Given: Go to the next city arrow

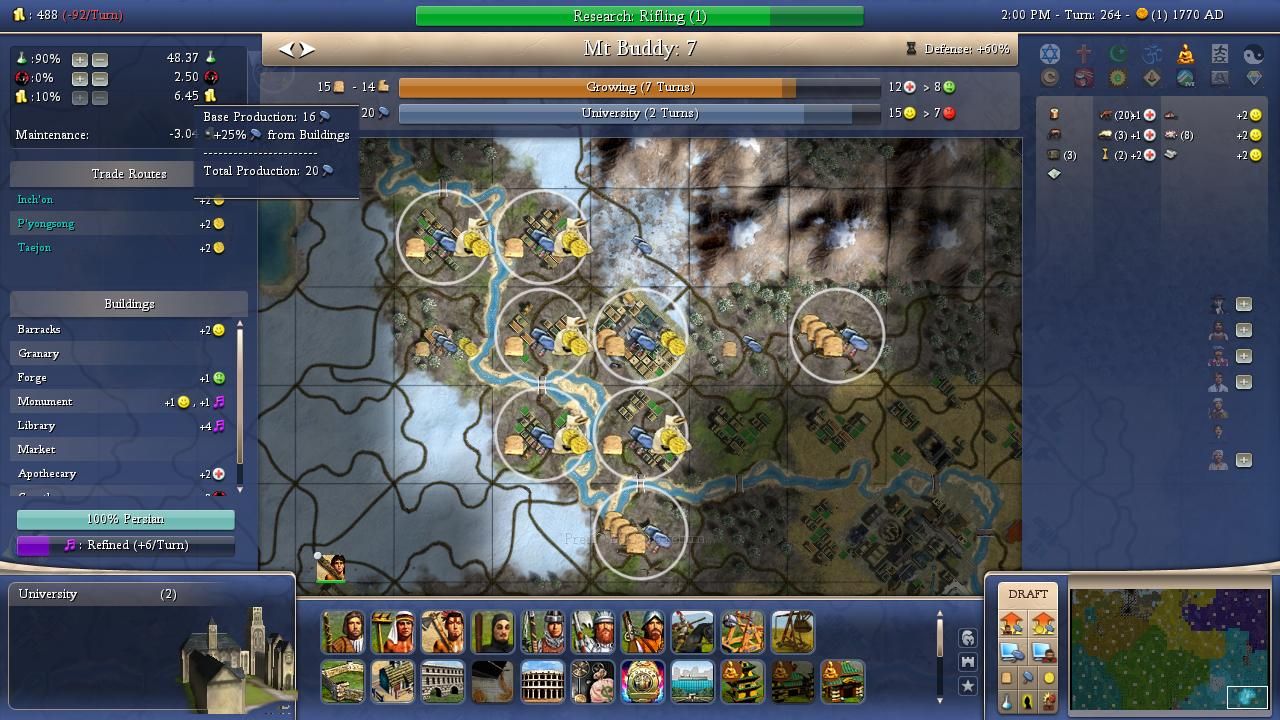Looking at the screenshot, I should [x=307, y=49].
